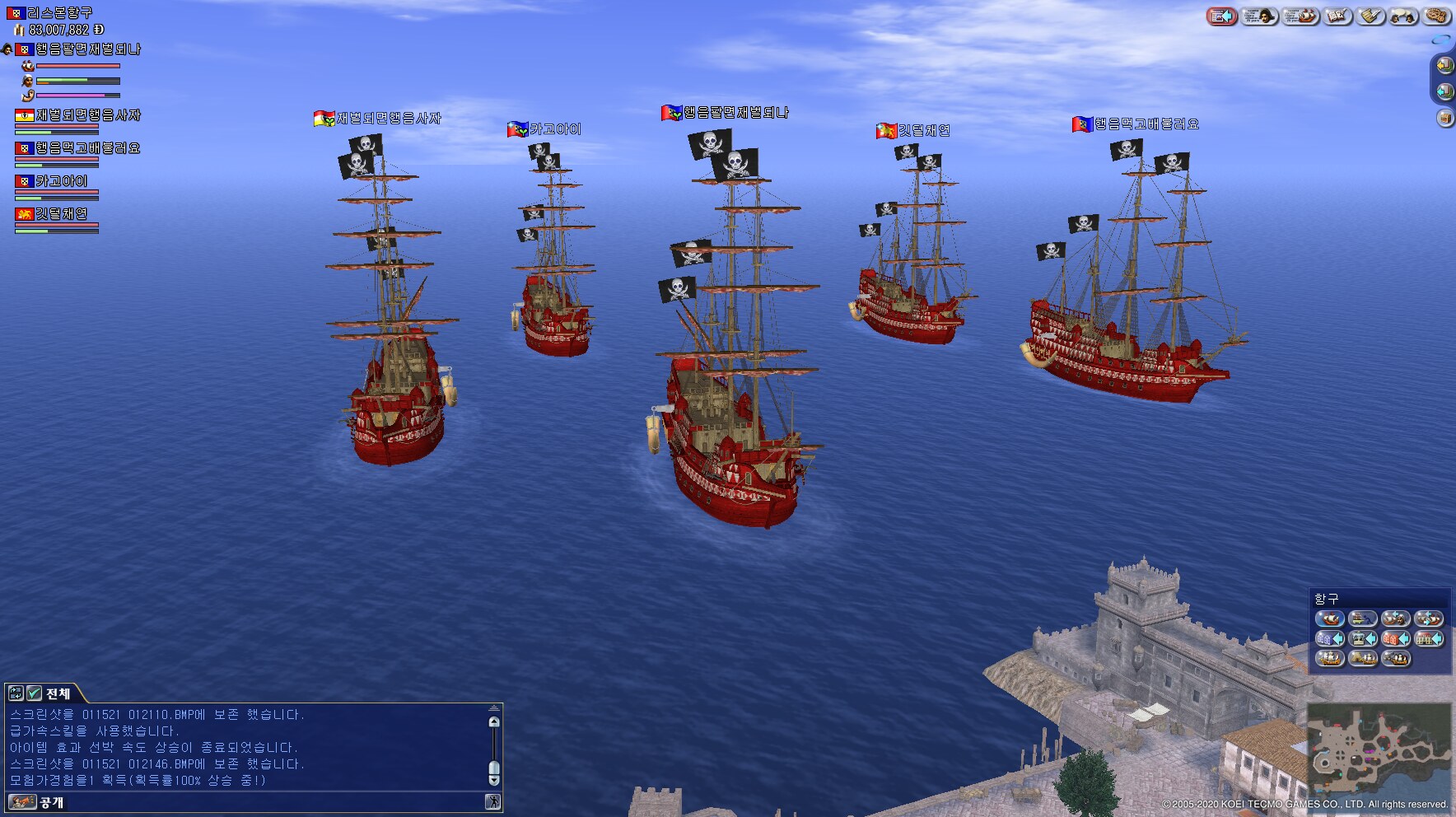Click the megaphone 공개 chat channel button
Image resolution: width=1456 pixels, height=817 pixels.
pyautogui.click(x=22, y=802)
